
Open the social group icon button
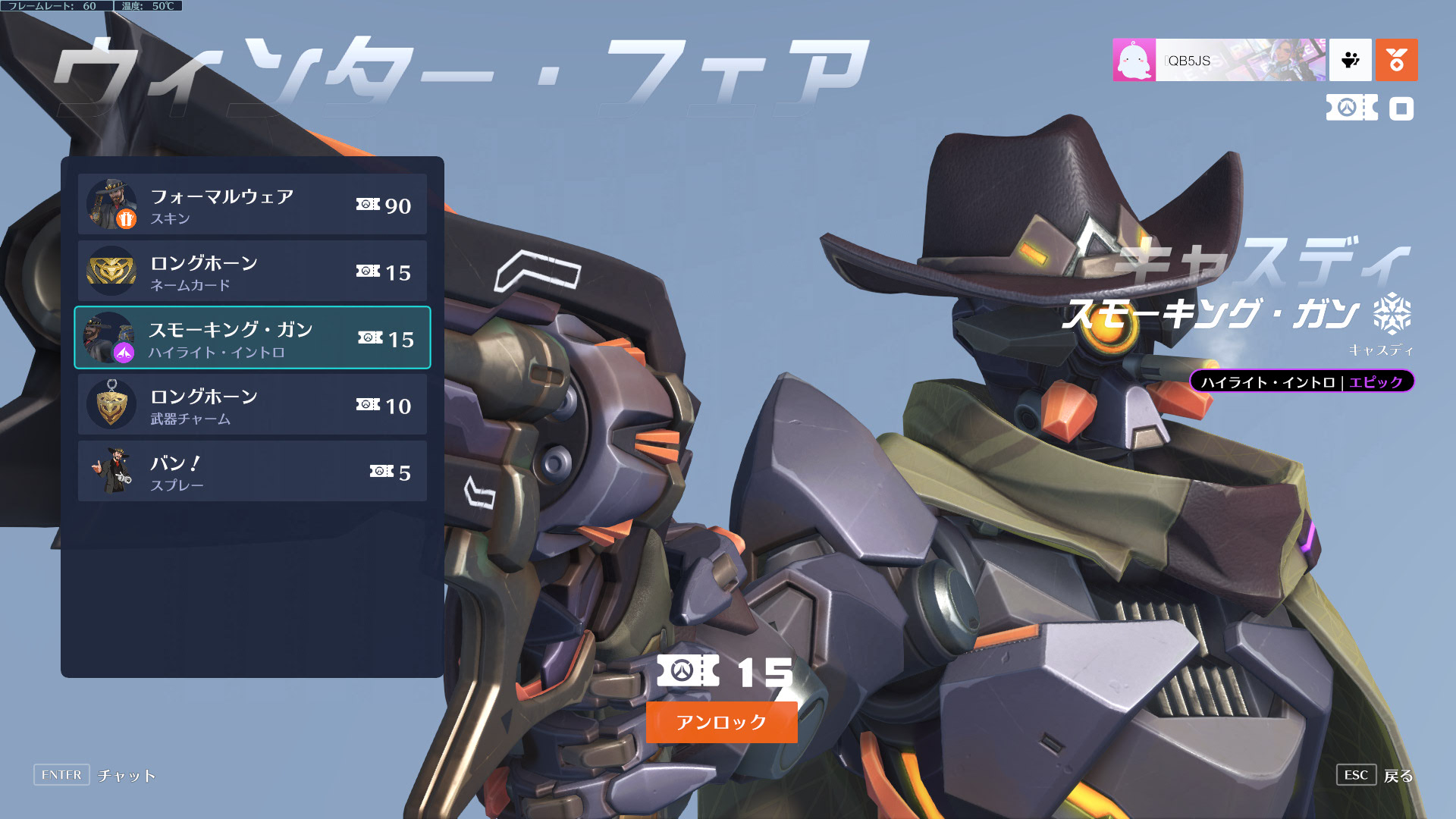coord(1350,60)
